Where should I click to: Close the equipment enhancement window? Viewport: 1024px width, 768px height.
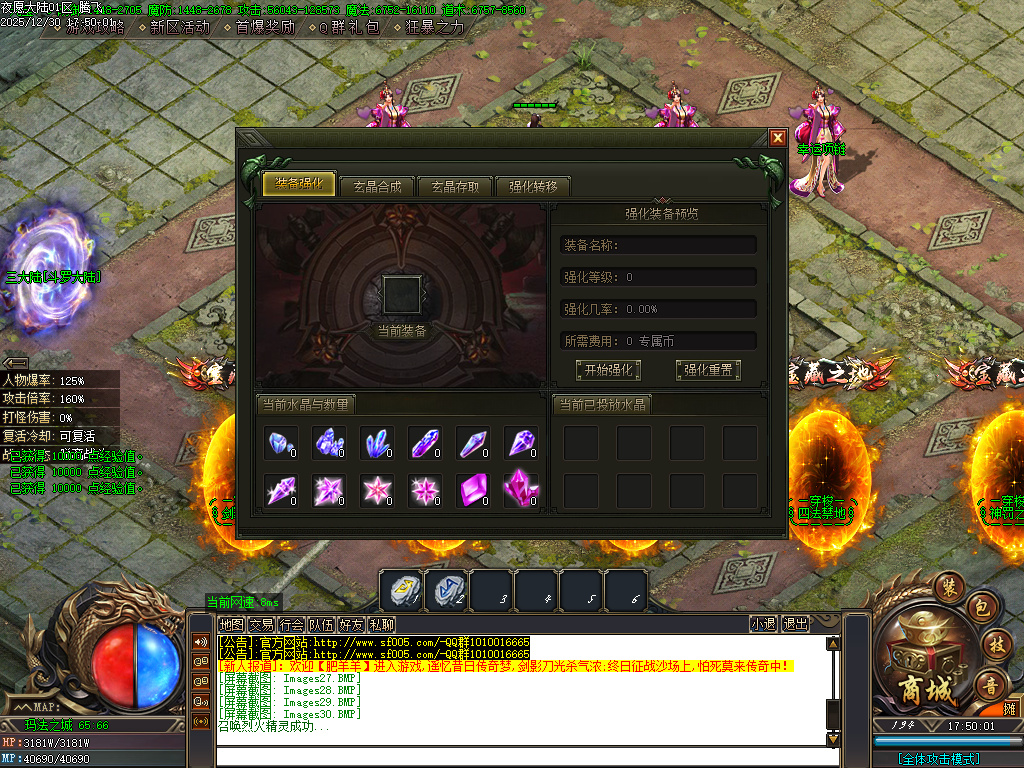(x=777, y=138)
